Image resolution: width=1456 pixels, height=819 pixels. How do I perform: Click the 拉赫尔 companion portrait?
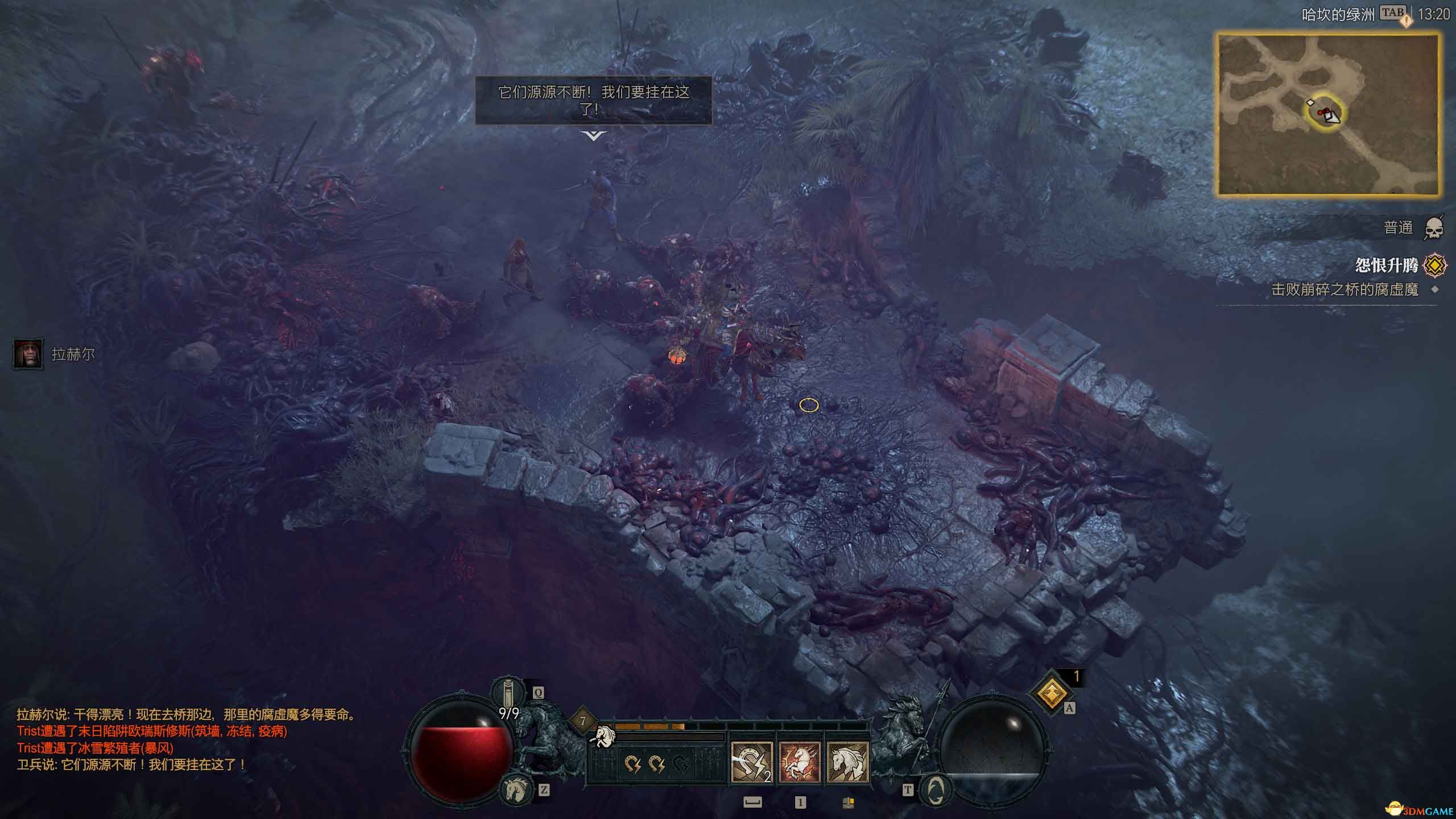tap(28, 354)
